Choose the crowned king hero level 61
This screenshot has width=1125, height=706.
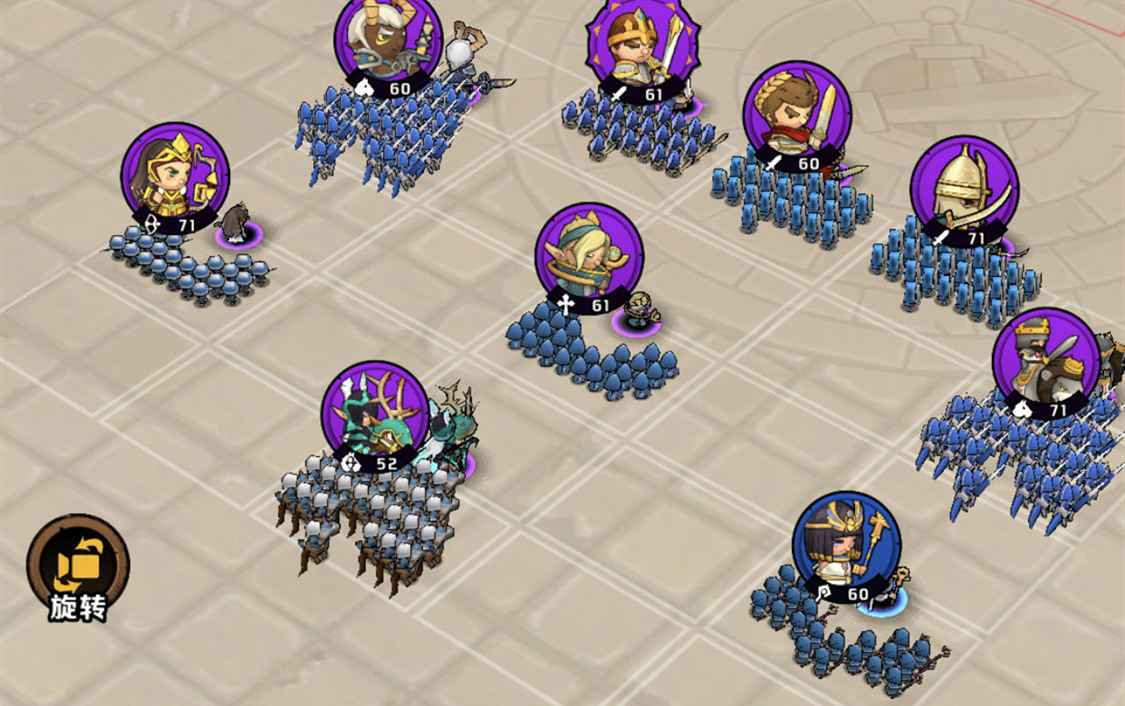pos(639,48)
